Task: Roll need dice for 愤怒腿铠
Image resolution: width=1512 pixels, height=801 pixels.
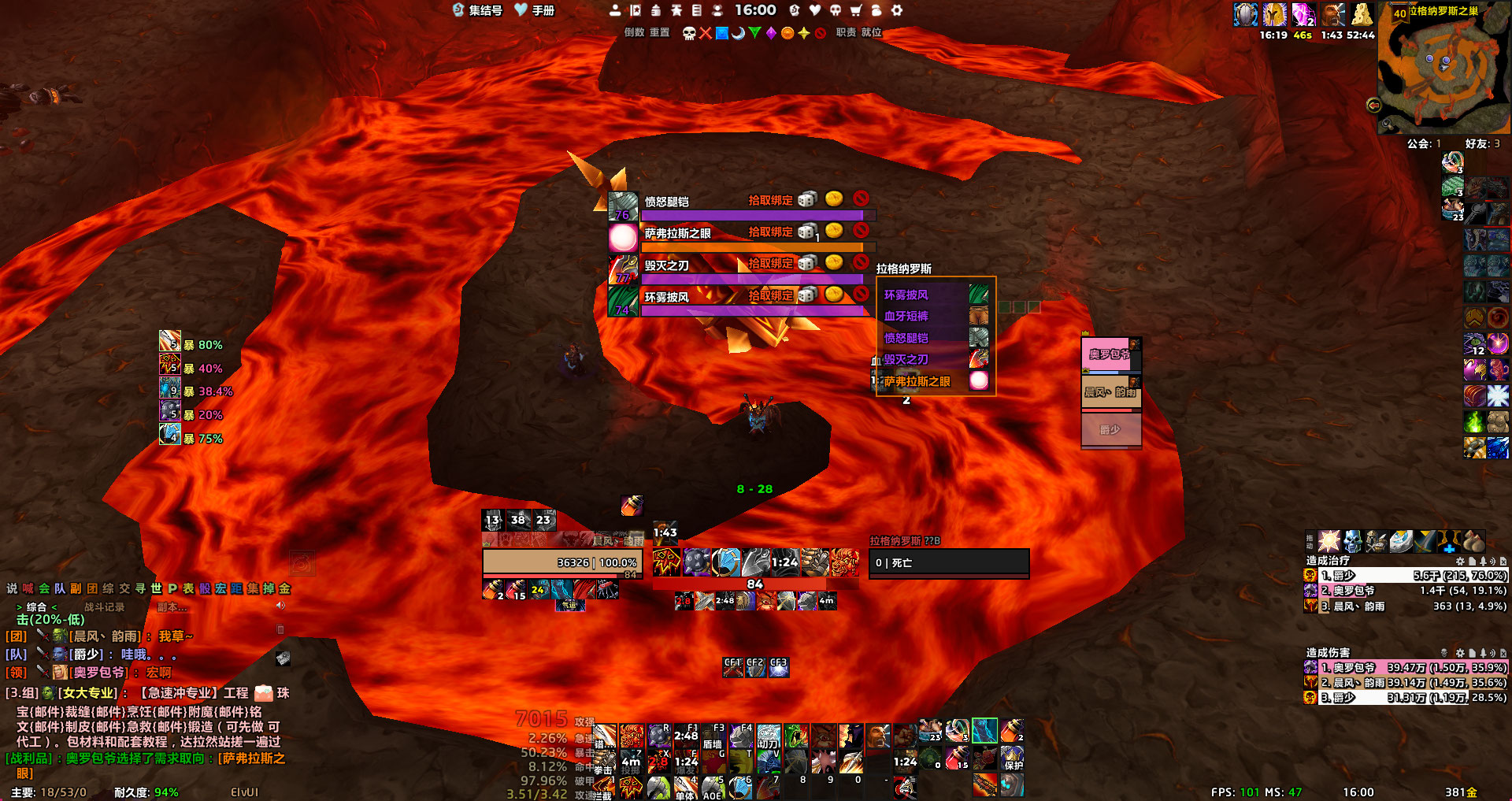Action: [806, 200]
